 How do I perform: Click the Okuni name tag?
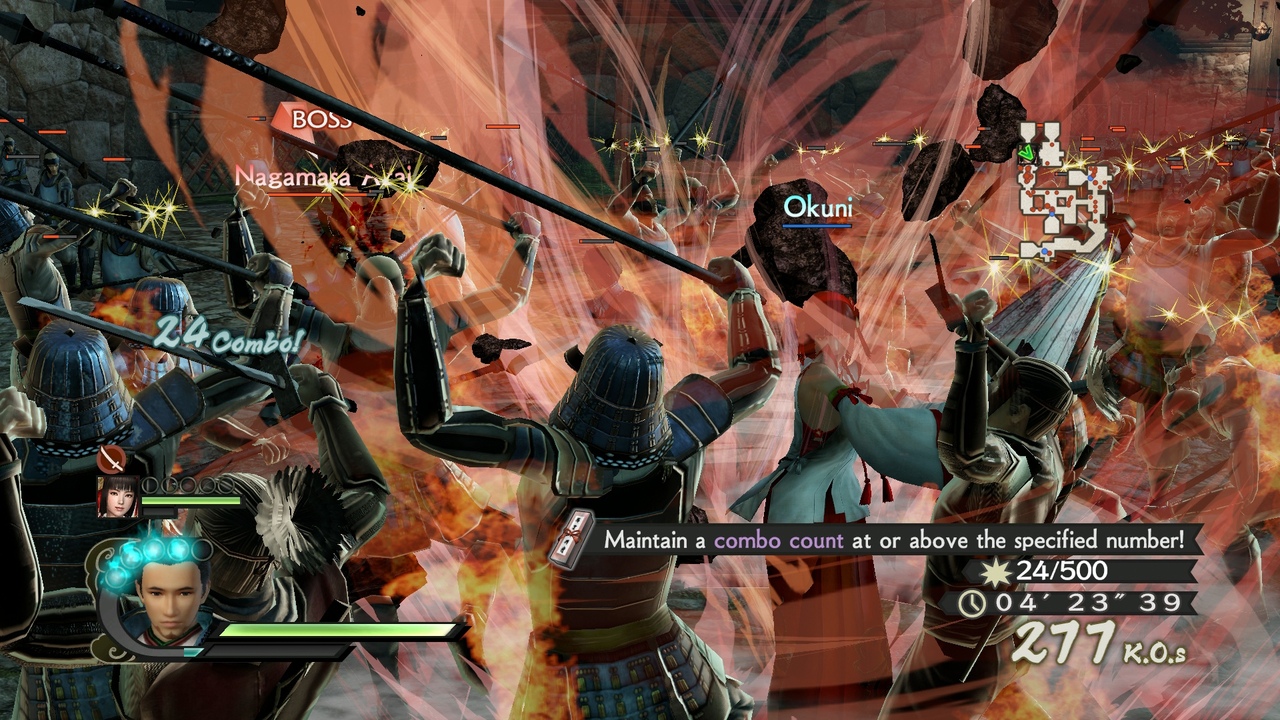point(817,207)
